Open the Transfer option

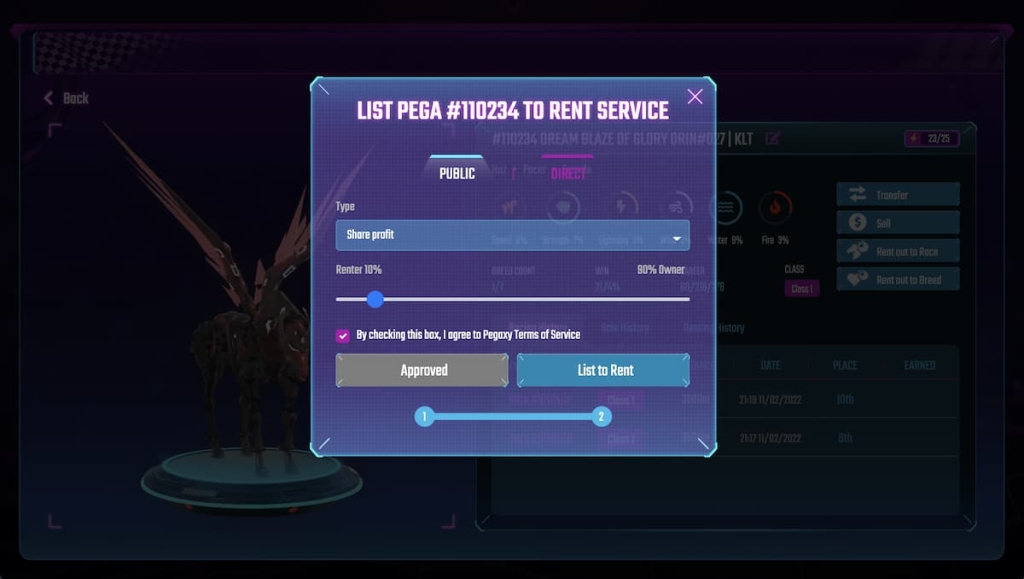point(897,195)
